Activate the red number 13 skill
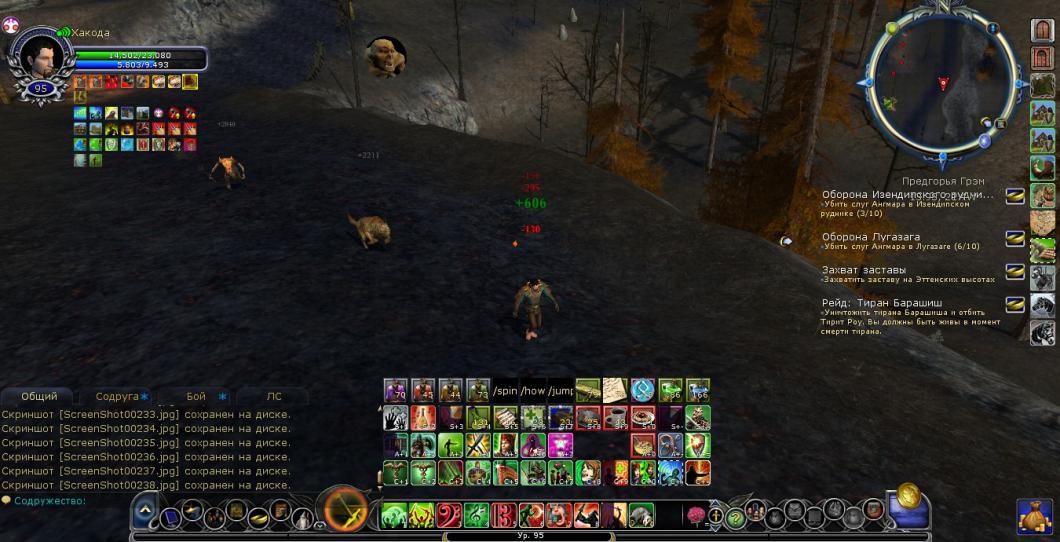Viewport: 1060px width, 542px height. (x=502, y=515)
